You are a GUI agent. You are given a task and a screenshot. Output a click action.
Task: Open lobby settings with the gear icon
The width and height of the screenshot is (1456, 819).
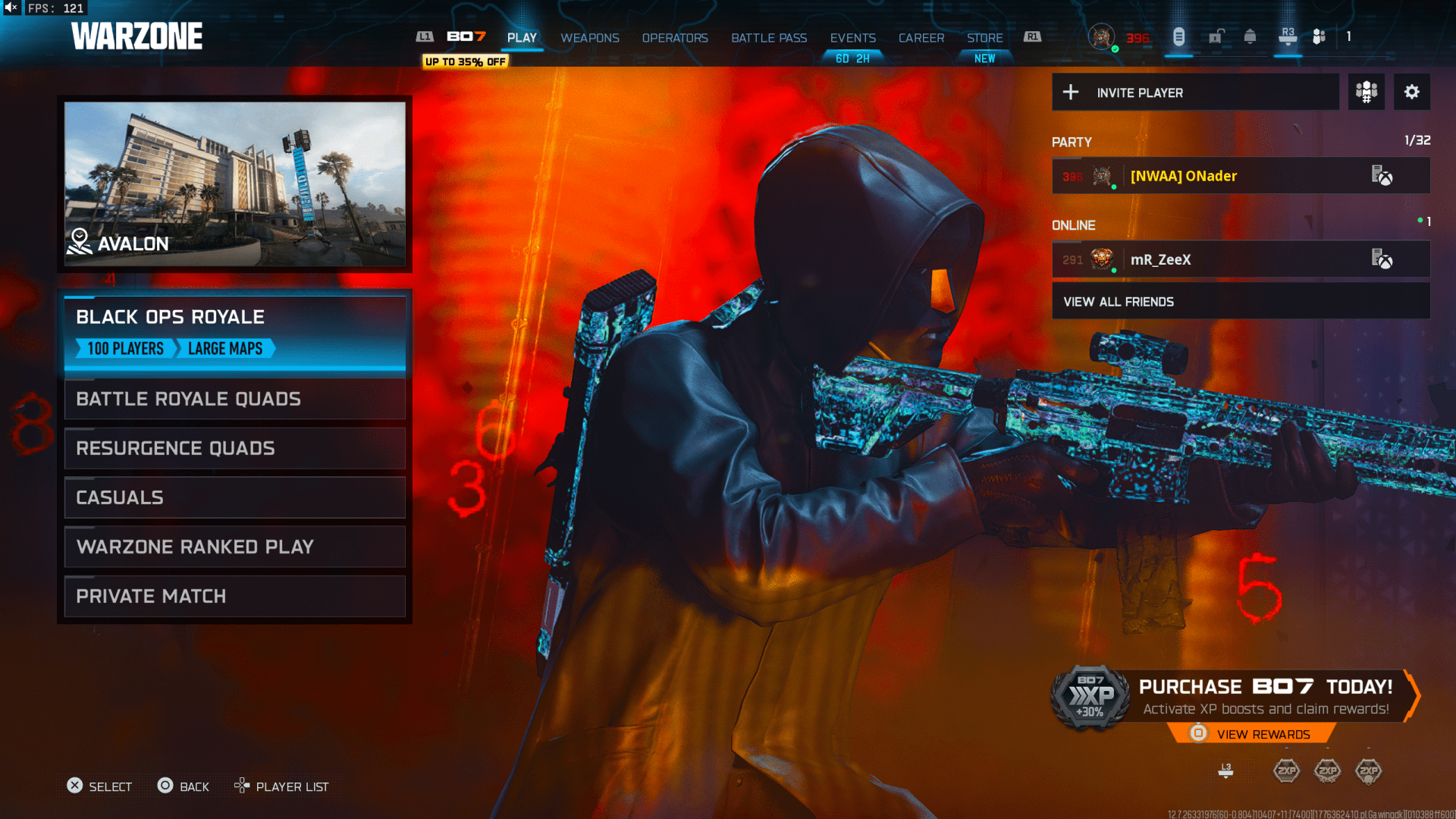click(1412, 92)
